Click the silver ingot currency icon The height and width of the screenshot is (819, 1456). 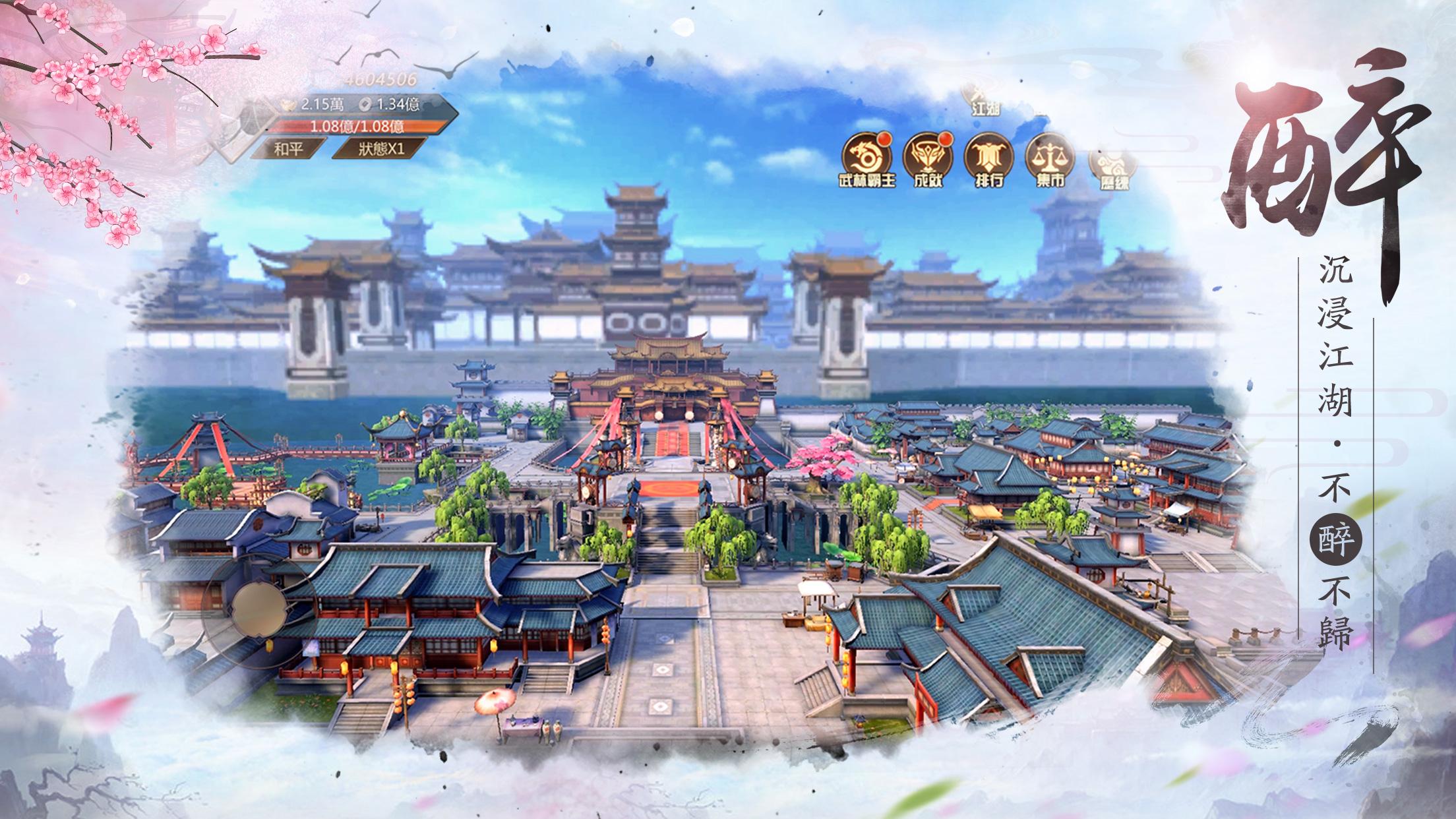tap(288, 104)
